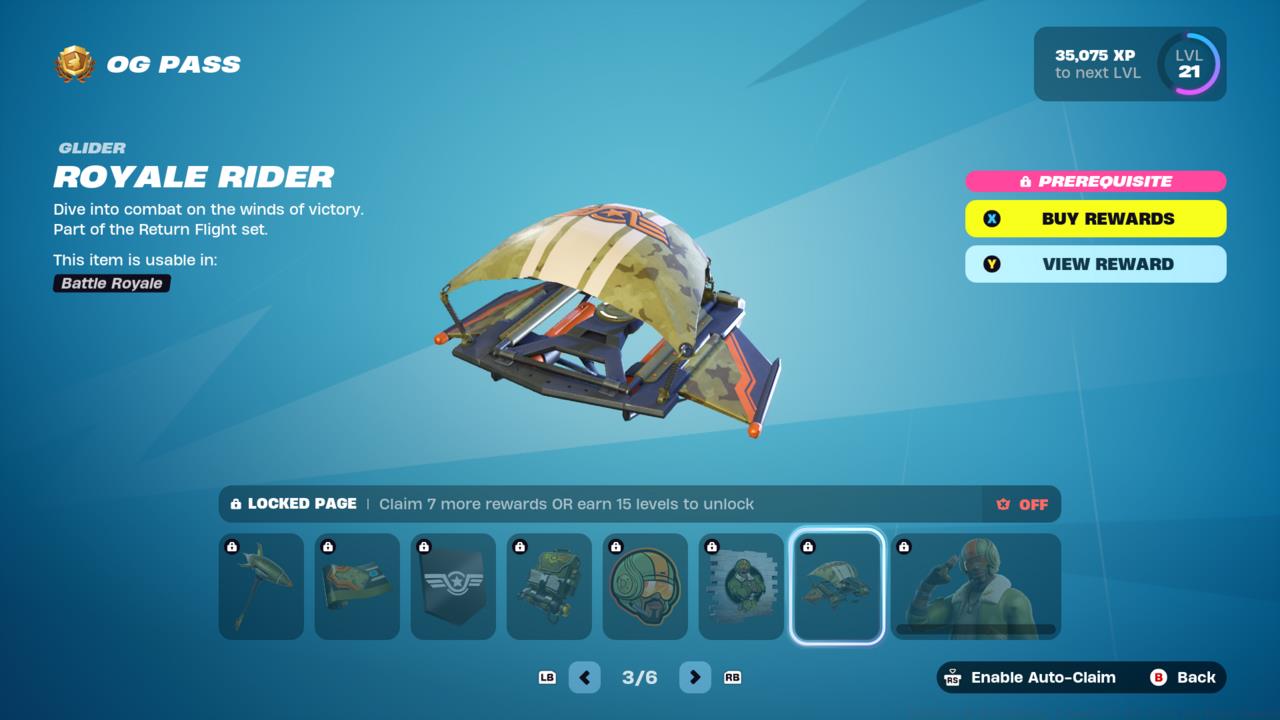Screen dimensions: 1280x720
Task: Choose the locked camo wrap reward
Action: [x=357, y=586]
